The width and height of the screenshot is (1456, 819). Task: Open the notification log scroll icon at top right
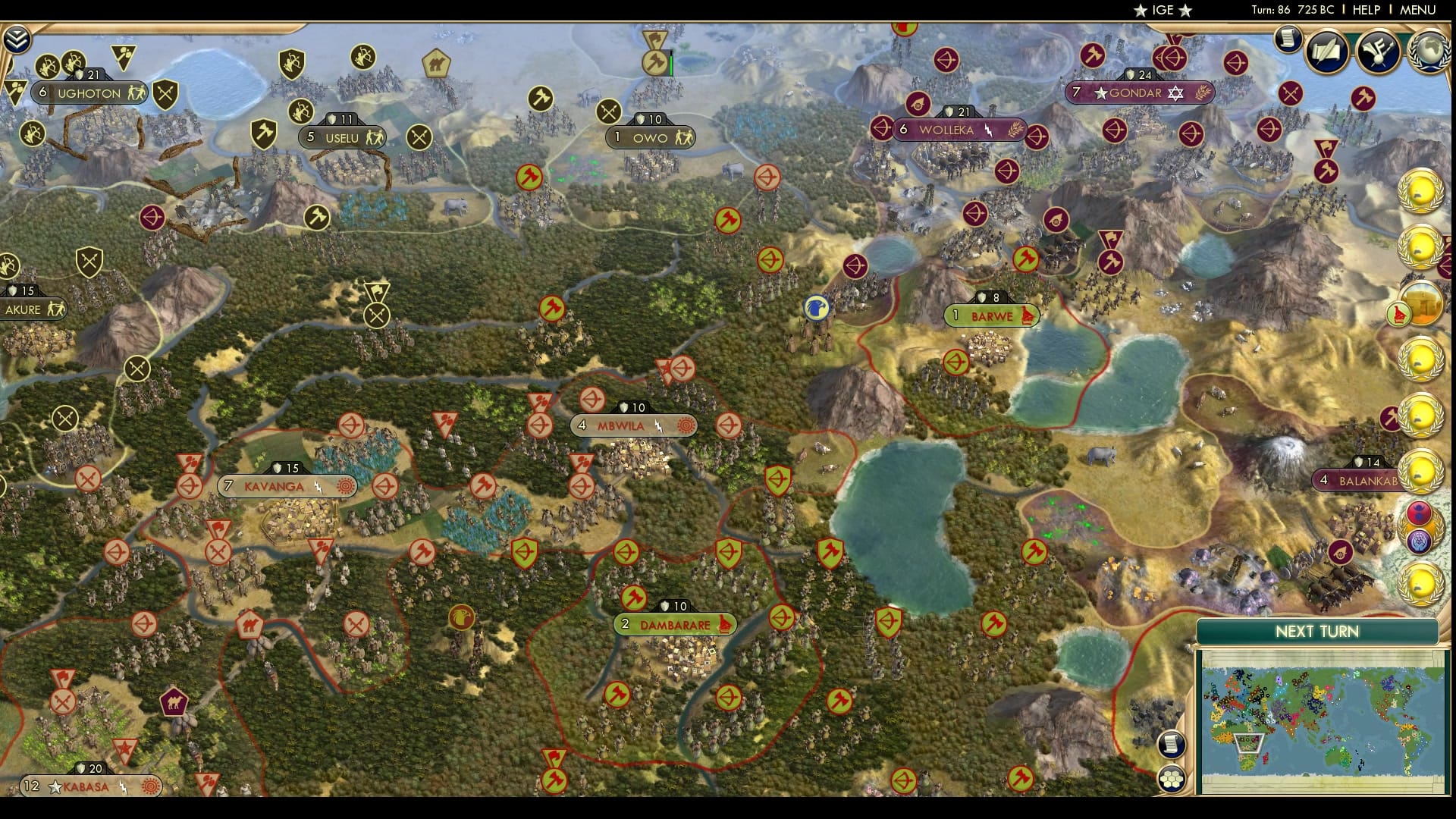tap(1288, 39)
